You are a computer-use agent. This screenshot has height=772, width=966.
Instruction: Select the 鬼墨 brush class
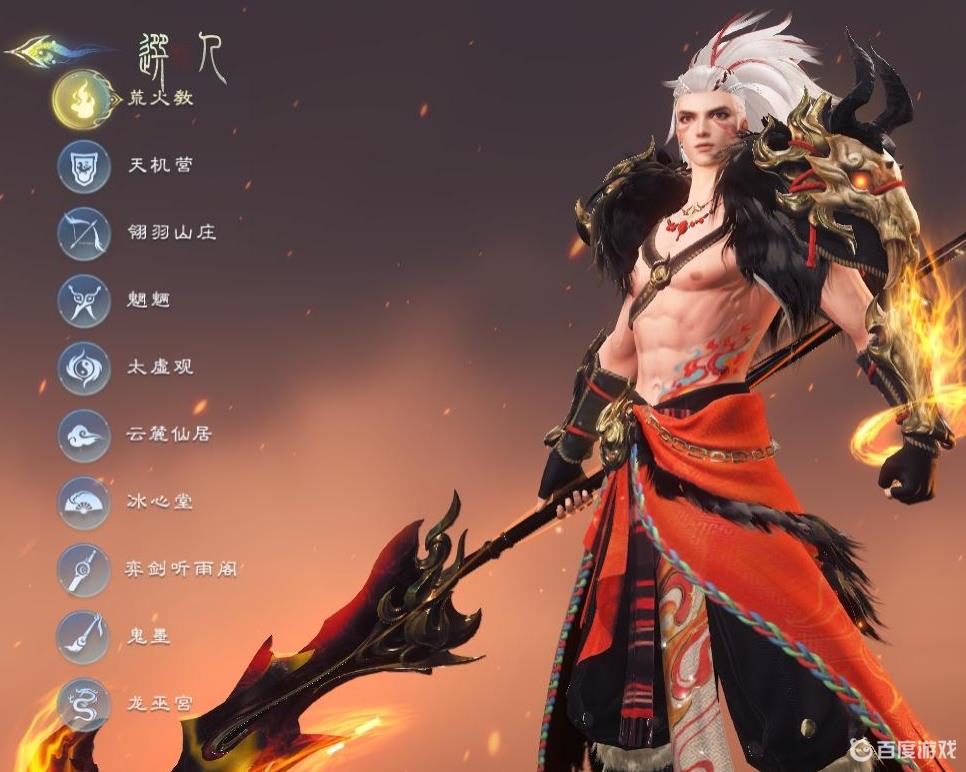[84, 636]
